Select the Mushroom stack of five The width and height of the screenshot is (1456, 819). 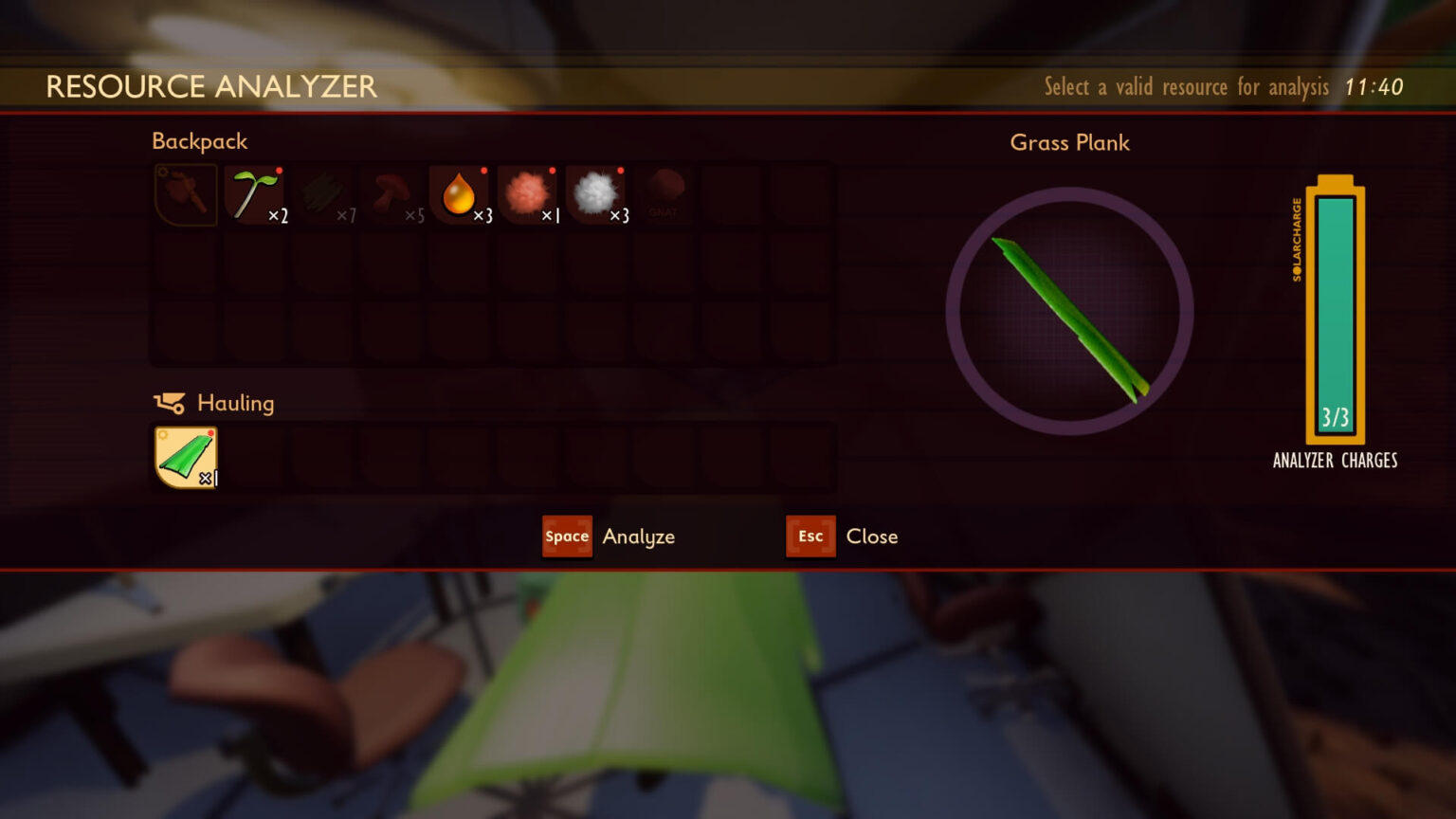tap(391, 194)
